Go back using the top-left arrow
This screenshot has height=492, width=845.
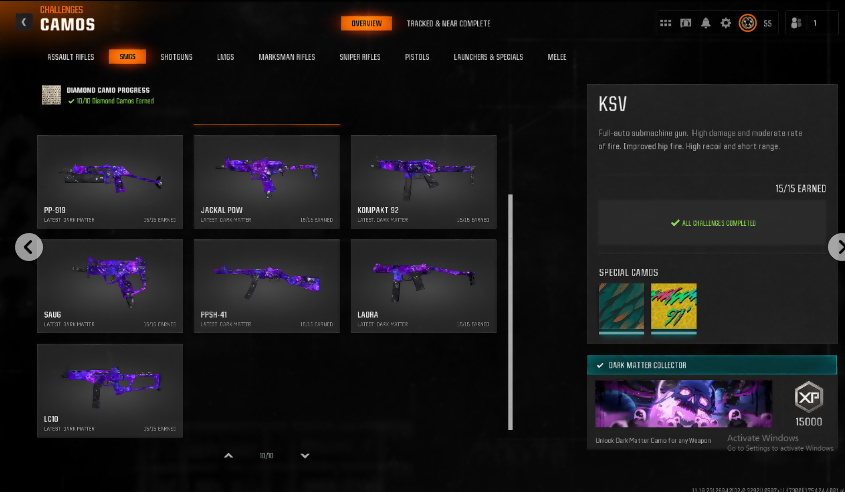click(22, 22)
